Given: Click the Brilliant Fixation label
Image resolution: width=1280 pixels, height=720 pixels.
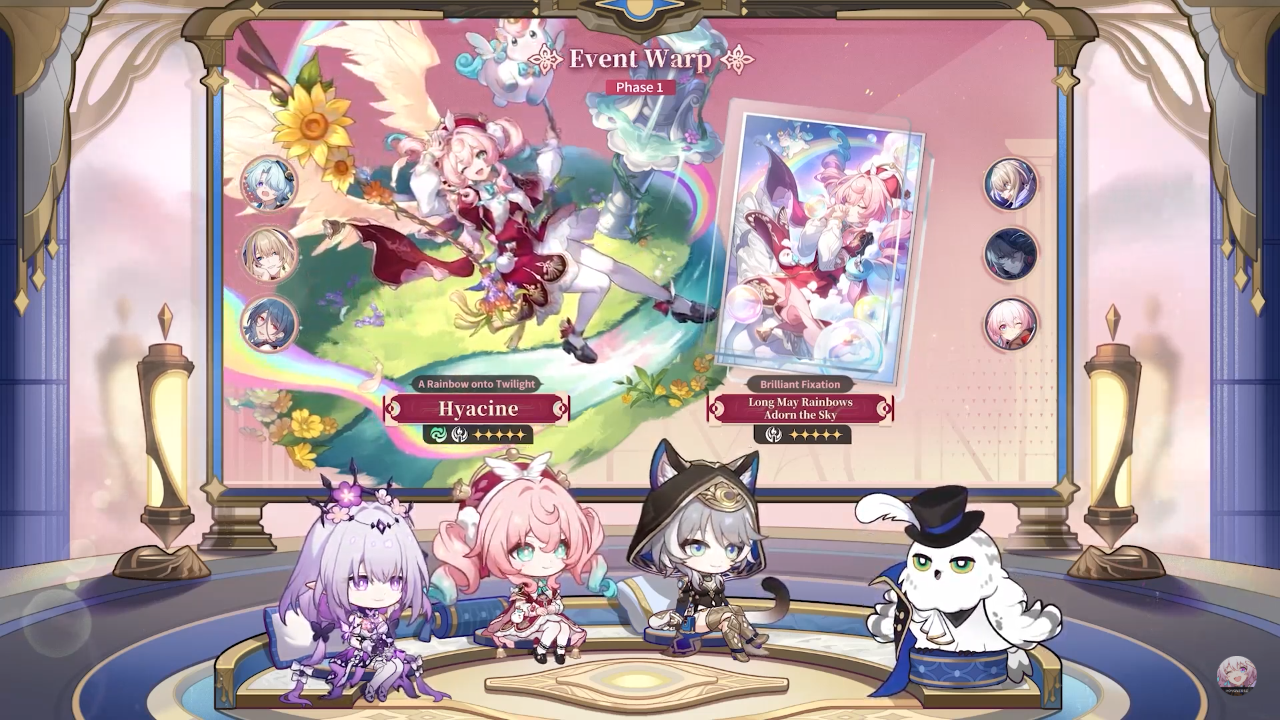Looking at the screenshot, I should coord(800,383).
